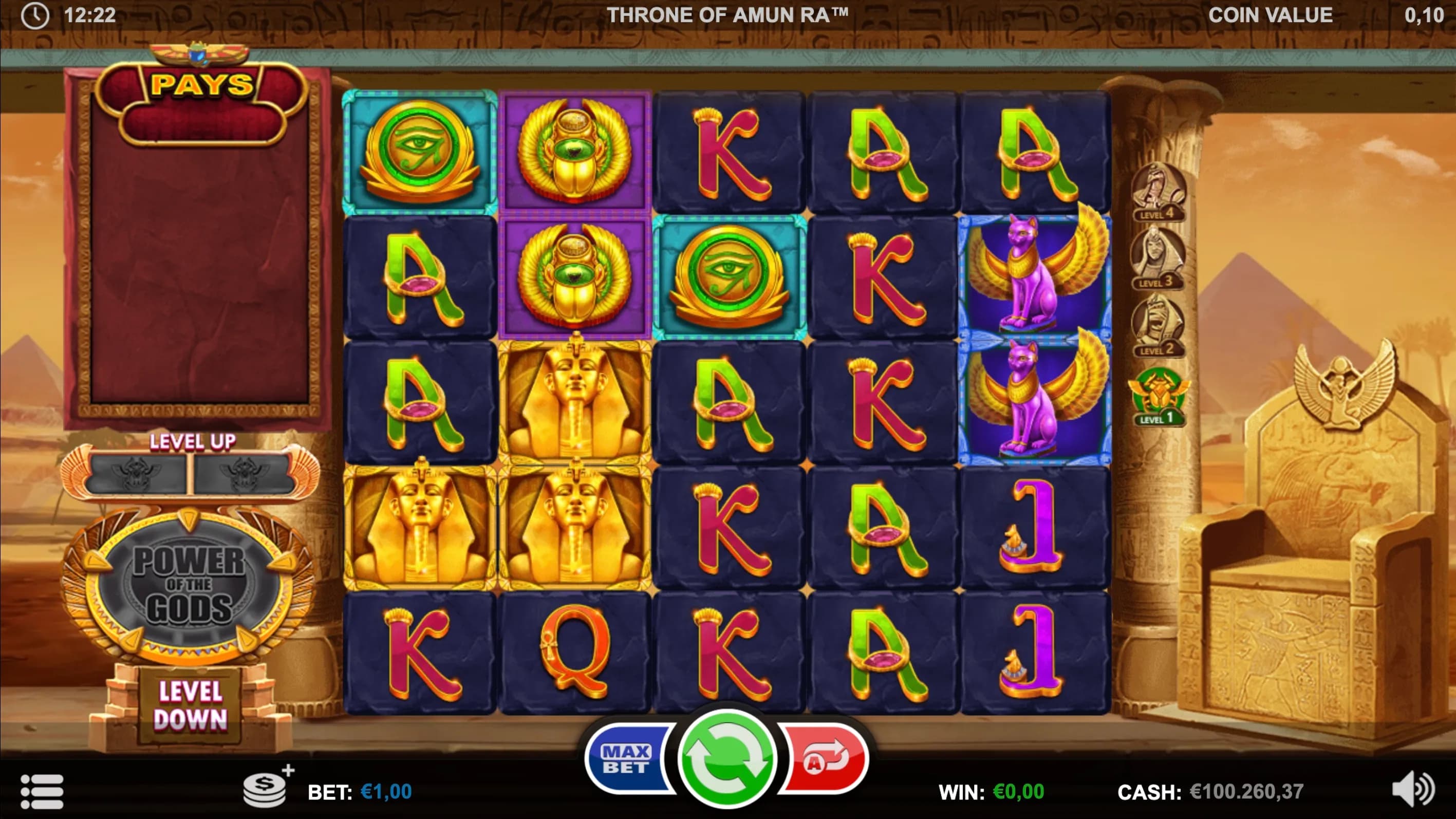Select the Level 3 pharaoh badge

click(x=1158, y=259)
